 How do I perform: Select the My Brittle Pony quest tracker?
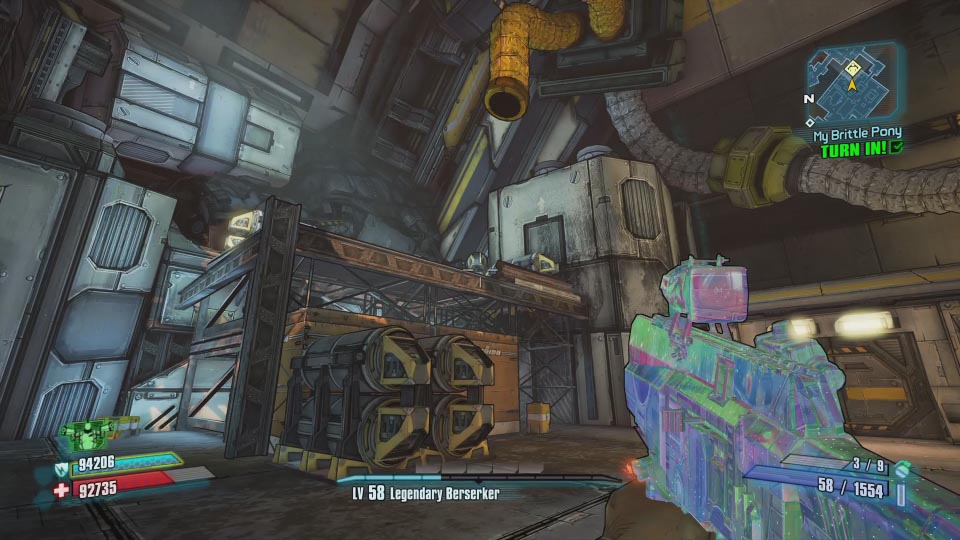pyautogui.click(x=856, y=133)
